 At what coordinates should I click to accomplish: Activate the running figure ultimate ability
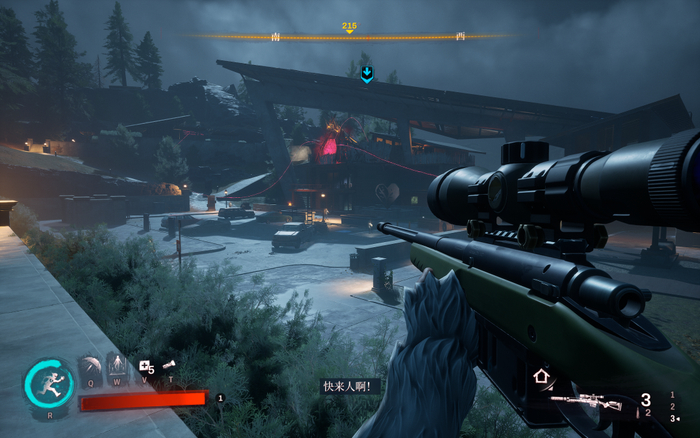tap(49, 383)
